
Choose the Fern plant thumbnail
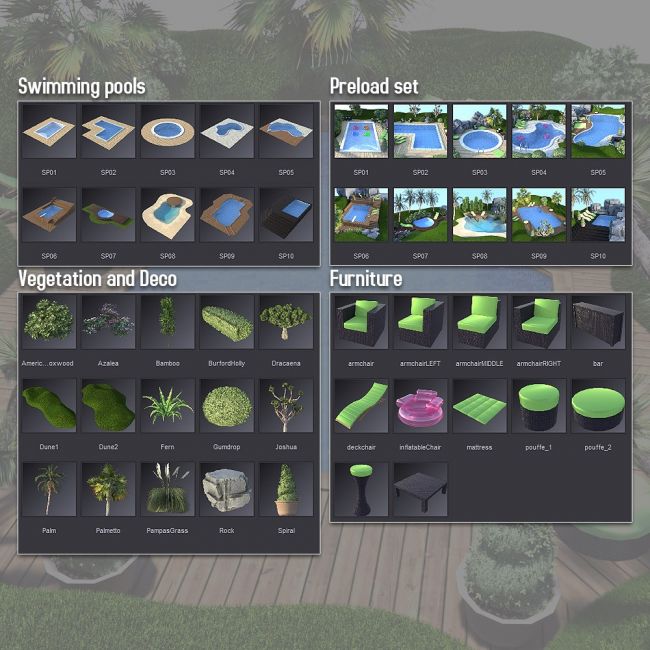click(167, 406)
